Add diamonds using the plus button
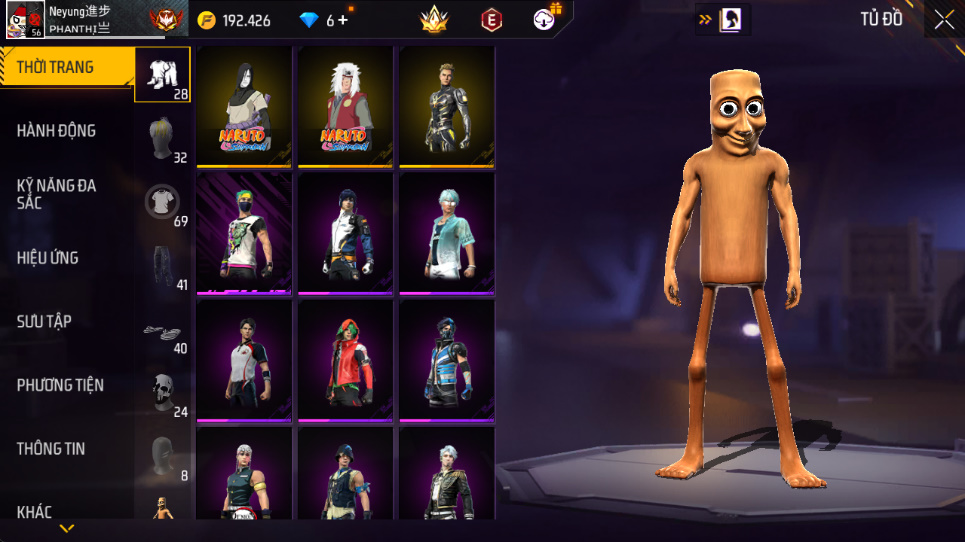Screen dimensions: 965x542 coord(343,20)
